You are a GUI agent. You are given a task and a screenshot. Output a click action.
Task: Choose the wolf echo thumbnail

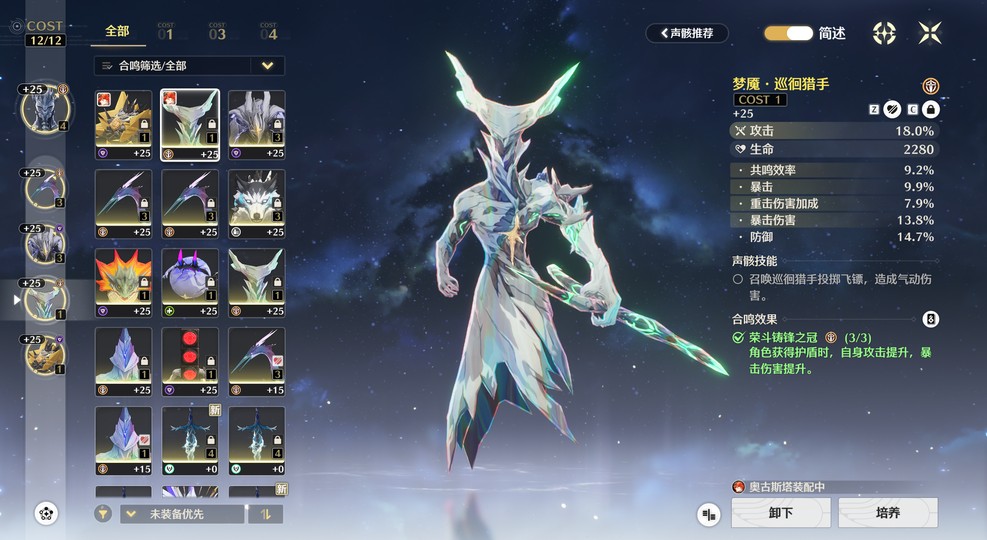point(256,198)
